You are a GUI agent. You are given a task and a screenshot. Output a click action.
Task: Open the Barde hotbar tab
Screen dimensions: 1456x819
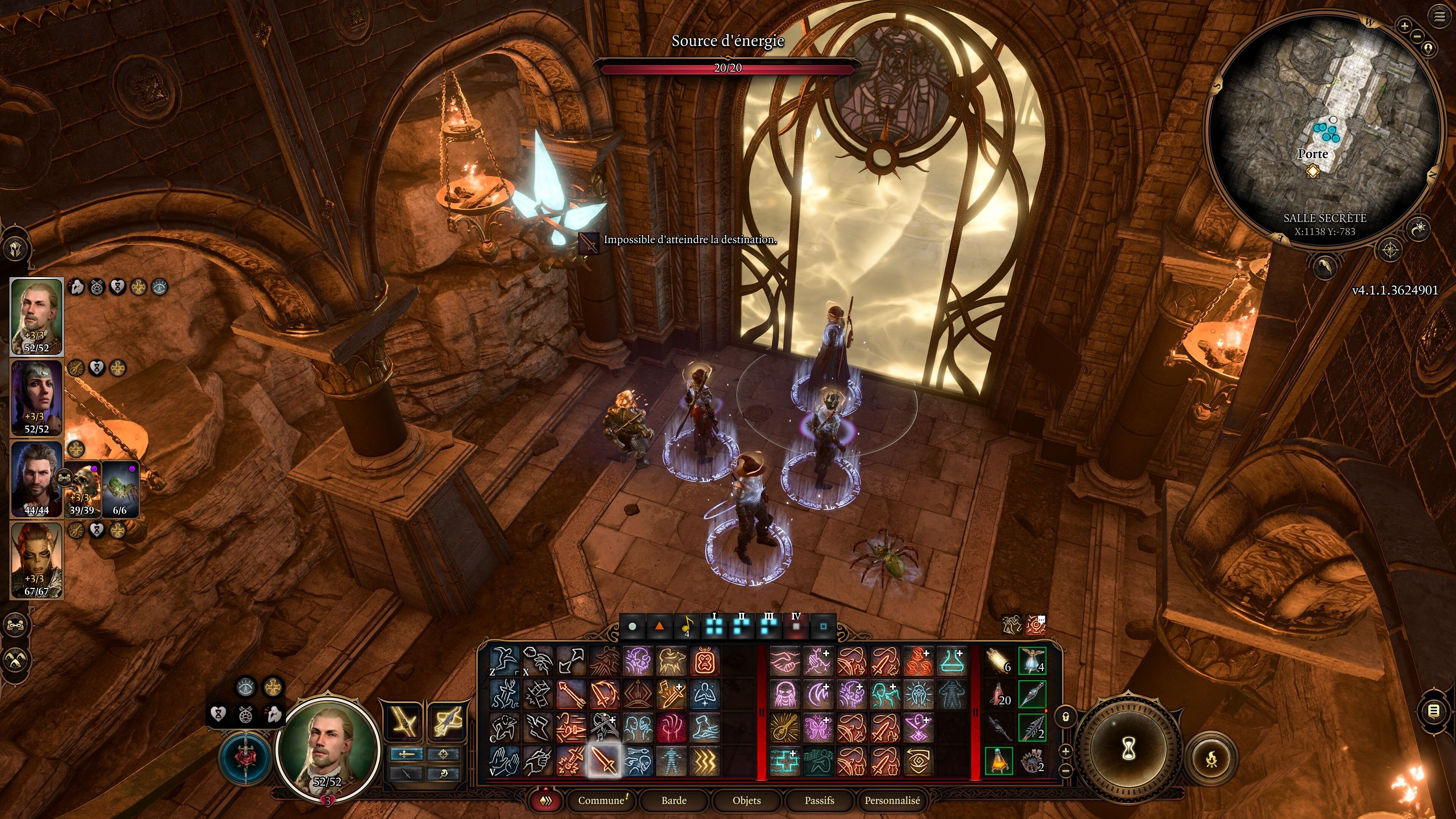click(674, 800)
